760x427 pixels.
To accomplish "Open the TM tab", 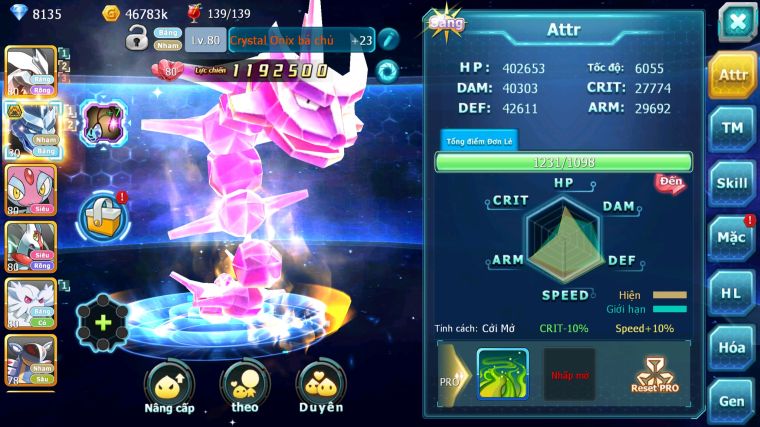I will [x=732, y=129].
